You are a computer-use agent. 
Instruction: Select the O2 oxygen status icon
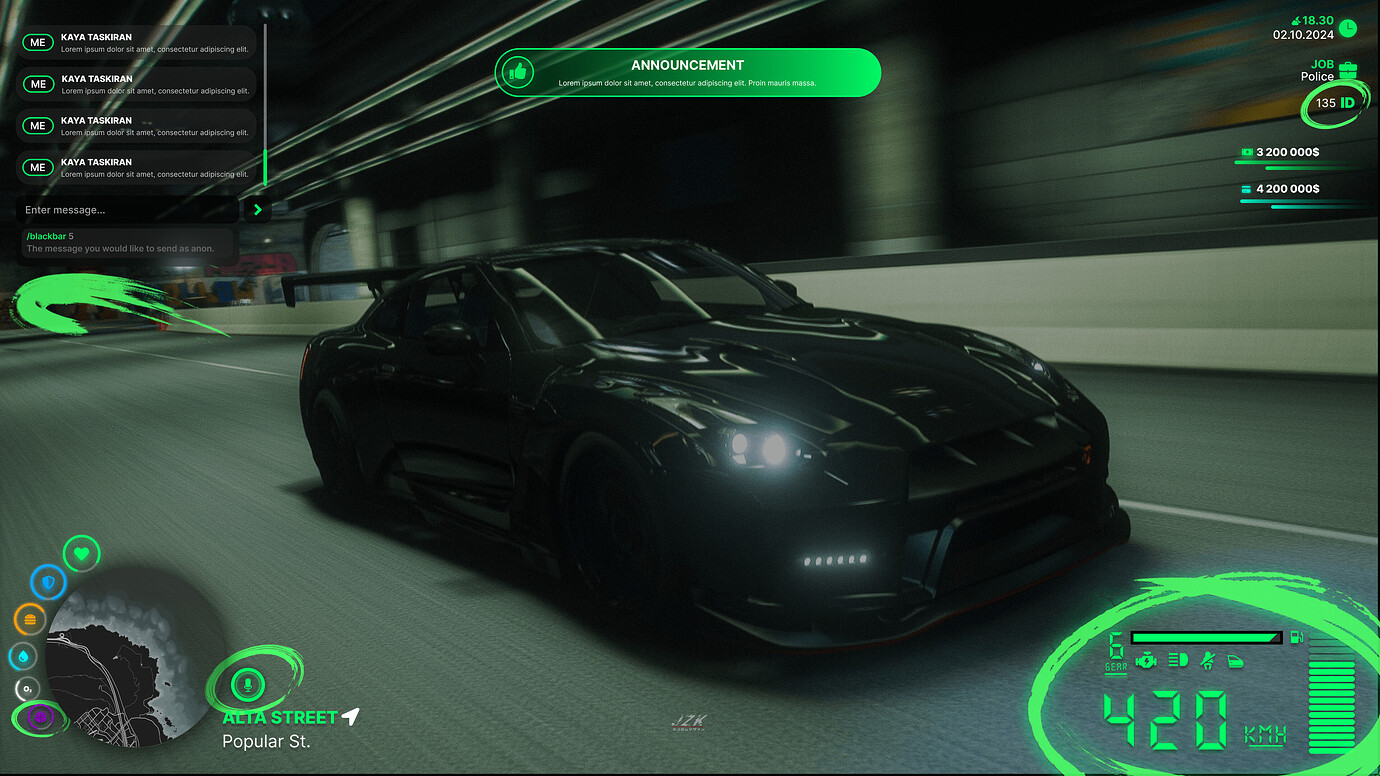click(x=26, y=689)
